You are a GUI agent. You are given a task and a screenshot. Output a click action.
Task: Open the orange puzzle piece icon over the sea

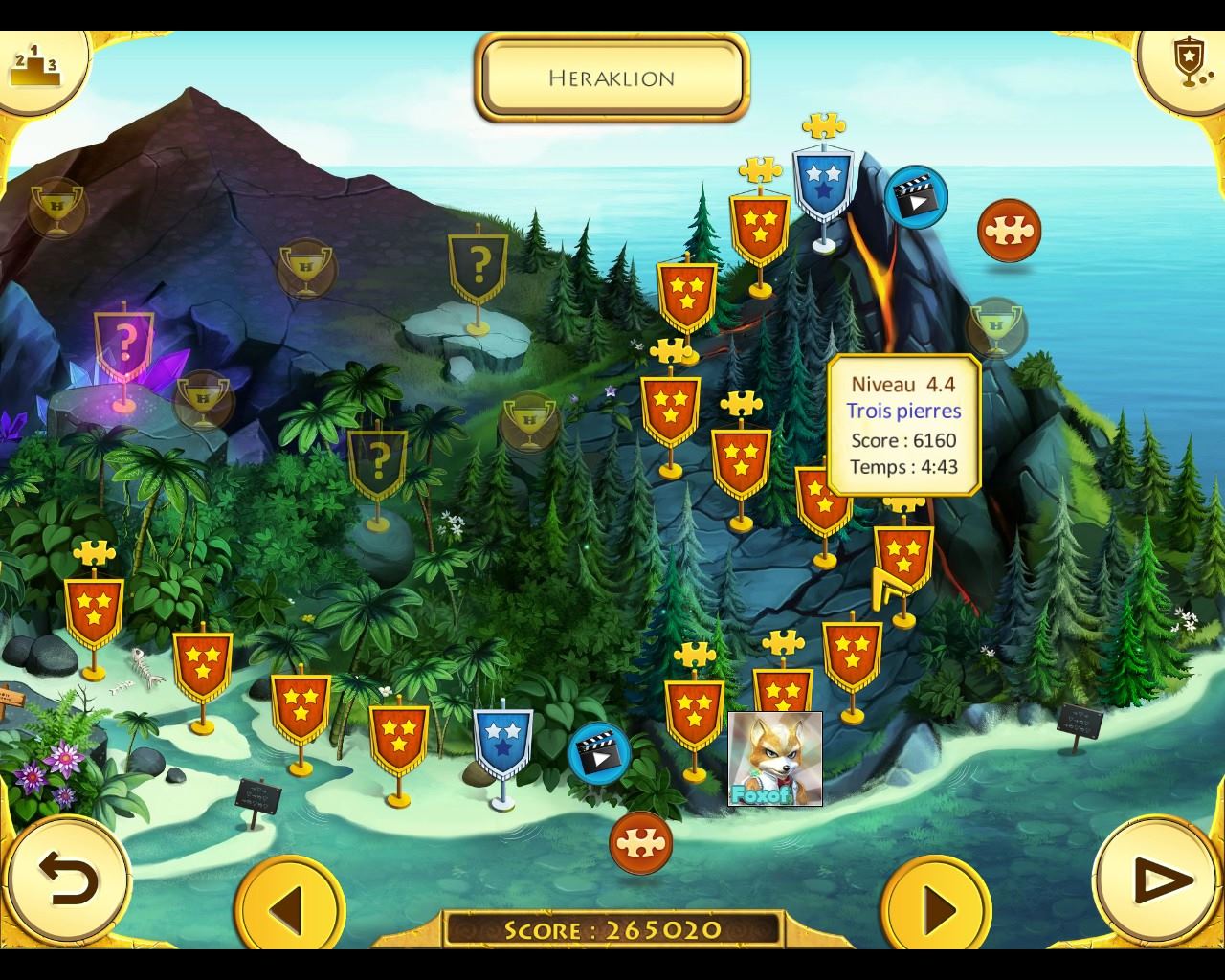click(x=1009, y=231)
